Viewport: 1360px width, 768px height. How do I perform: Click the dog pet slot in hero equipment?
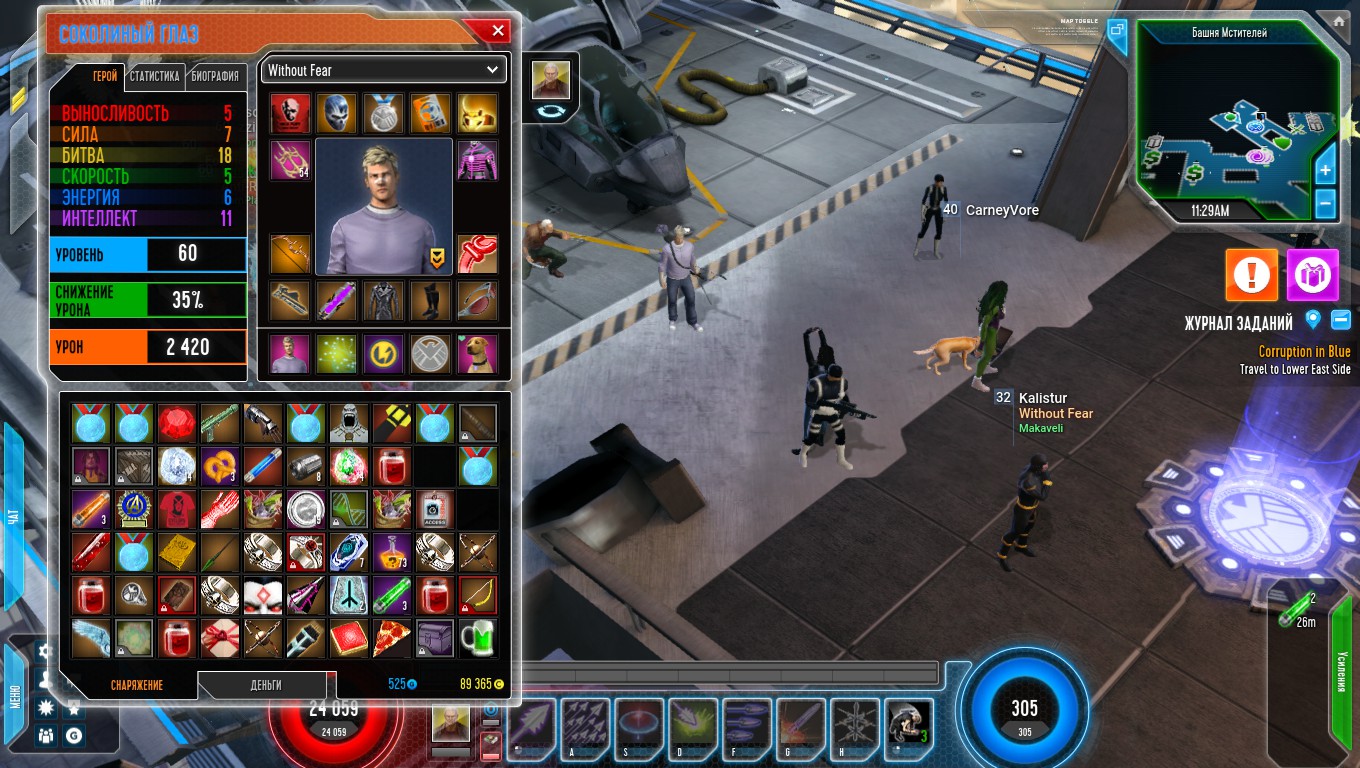pos(477,351)
